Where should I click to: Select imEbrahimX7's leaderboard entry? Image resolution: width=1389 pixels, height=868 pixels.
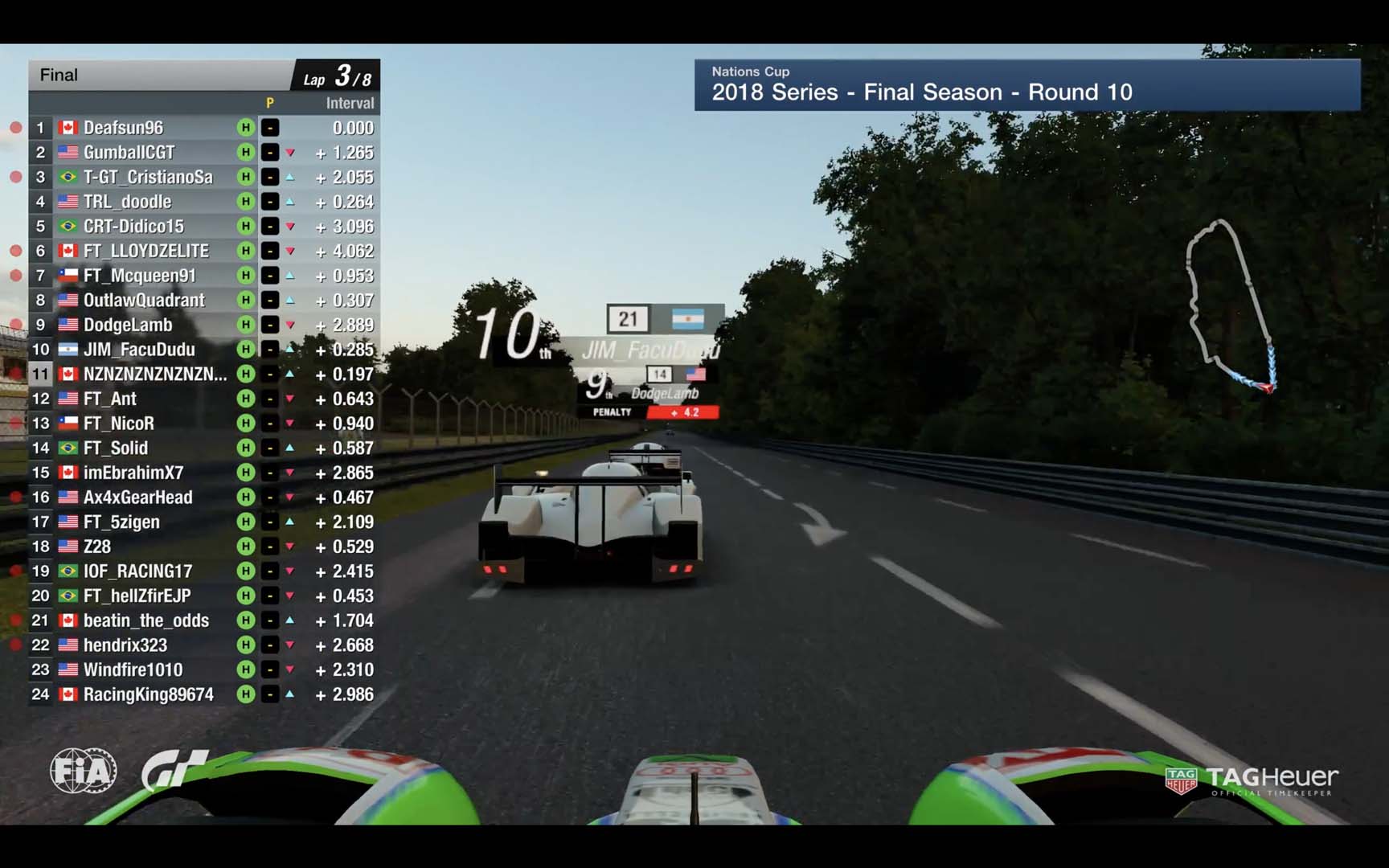coord(133,473)
